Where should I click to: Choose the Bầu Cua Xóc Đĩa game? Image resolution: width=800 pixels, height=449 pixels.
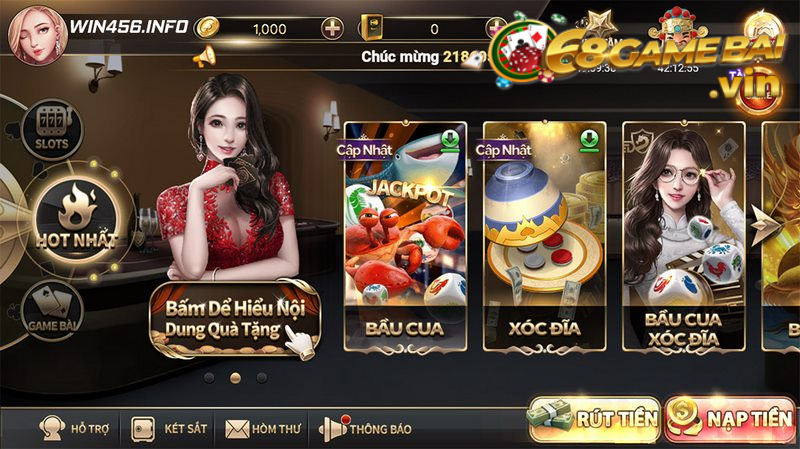click(x=684, y=236)
